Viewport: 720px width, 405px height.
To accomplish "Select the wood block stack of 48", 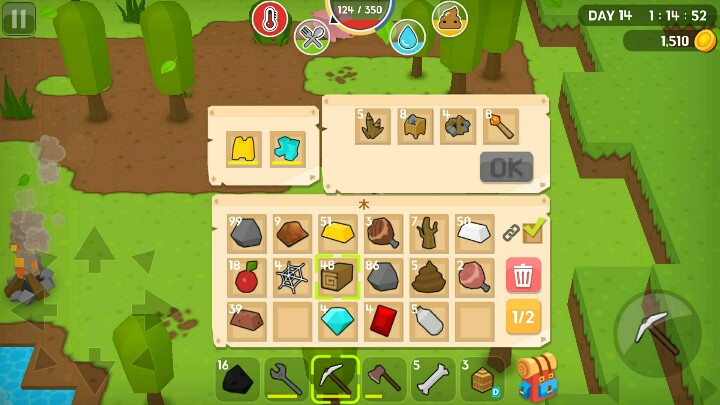I will point(337,276).
